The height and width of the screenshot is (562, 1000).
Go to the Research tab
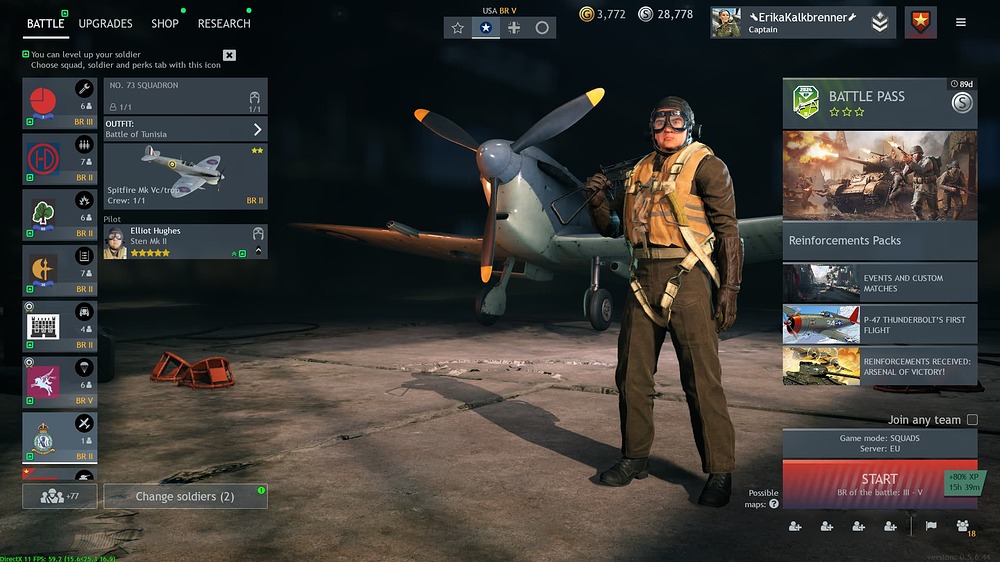pos(224,23)
